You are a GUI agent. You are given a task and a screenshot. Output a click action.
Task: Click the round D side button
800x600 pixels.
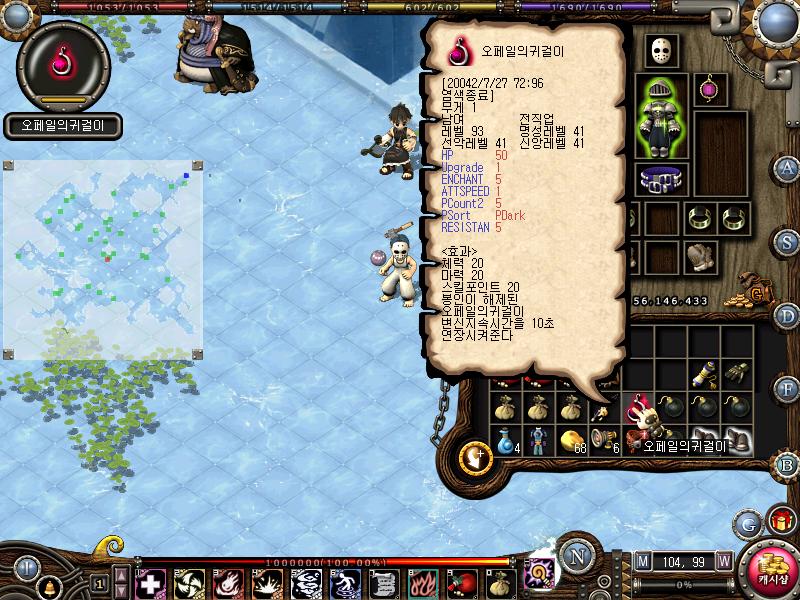(787, 316)
